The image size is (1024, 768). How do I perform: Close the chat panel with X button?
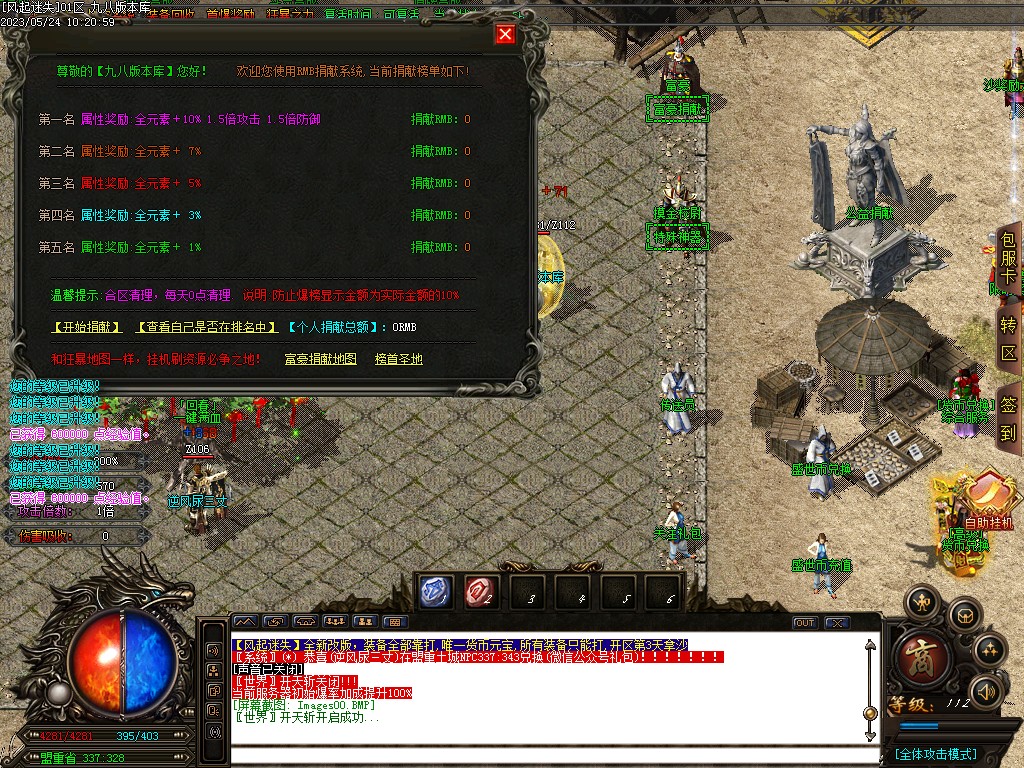tap(836, 623)
